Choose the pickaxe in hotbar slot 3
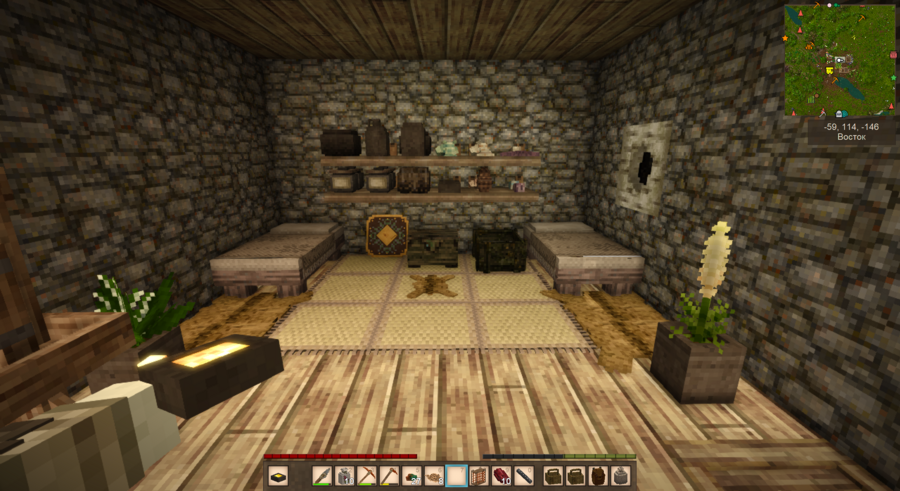The image size is (900, 491). (367, 476)
